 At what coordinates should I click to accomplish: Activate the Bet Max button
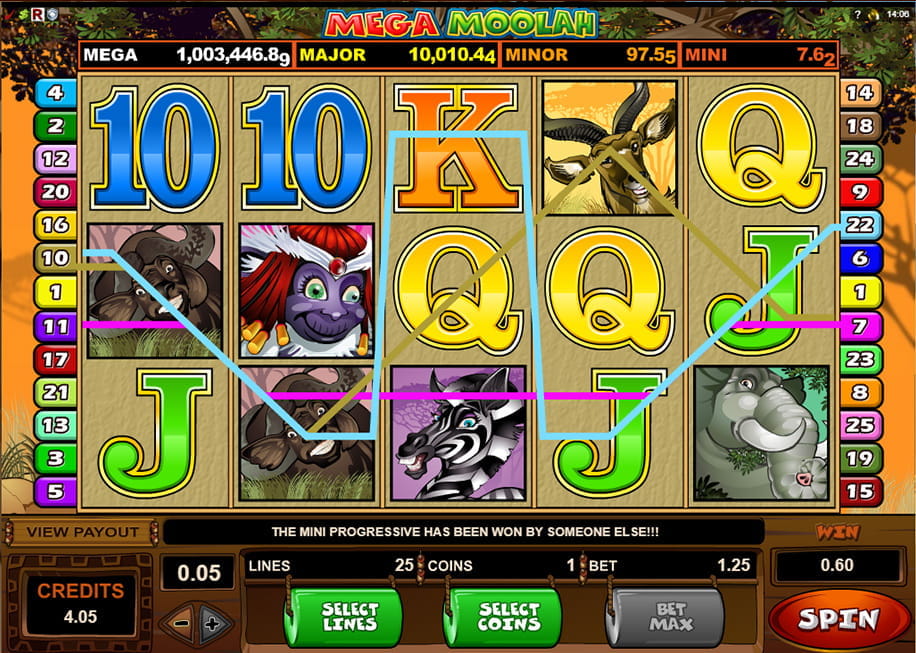tap(670, 617)
